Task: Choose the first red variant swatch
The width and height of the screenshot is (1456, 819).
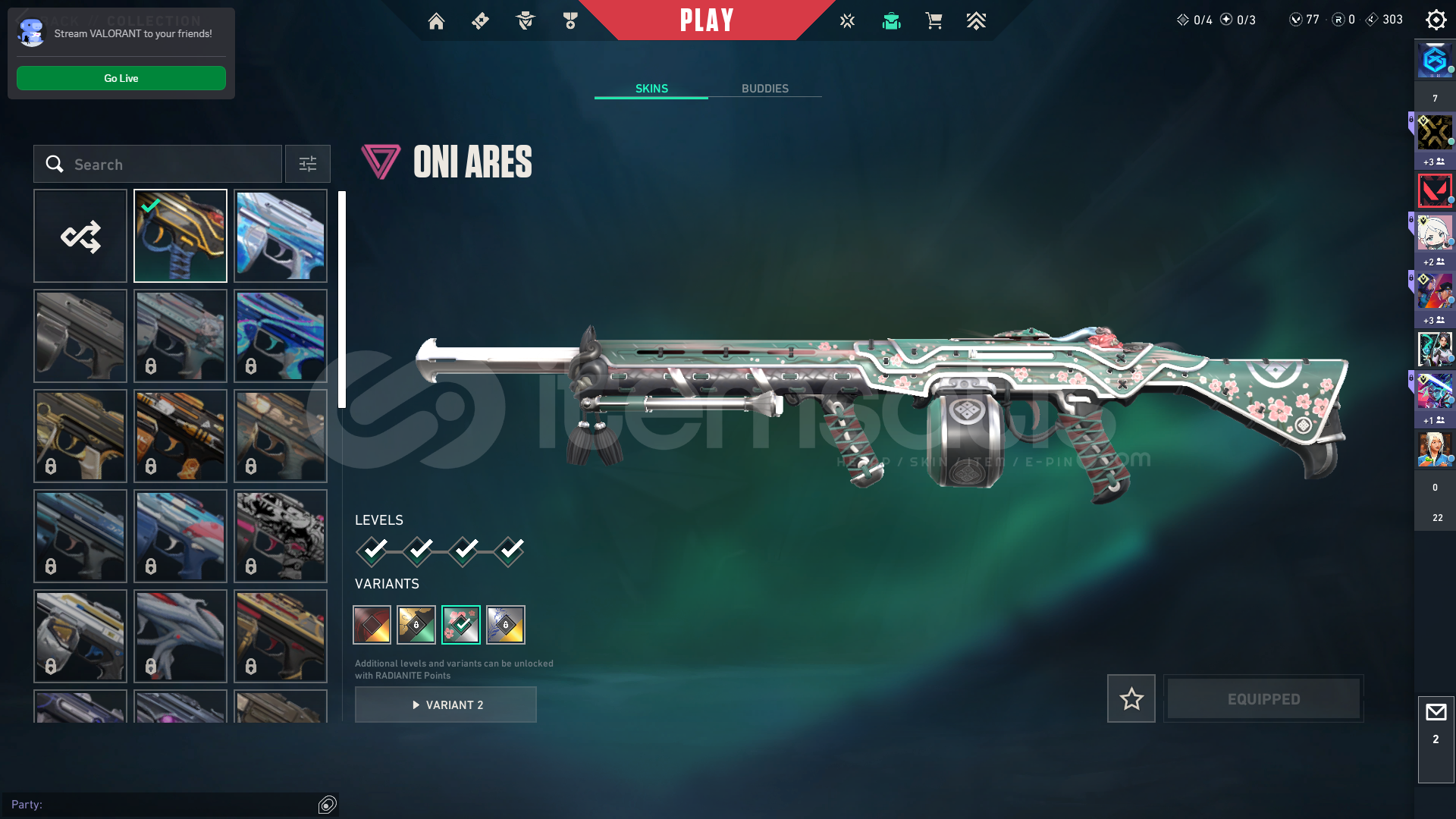Action: pos(372,625)
